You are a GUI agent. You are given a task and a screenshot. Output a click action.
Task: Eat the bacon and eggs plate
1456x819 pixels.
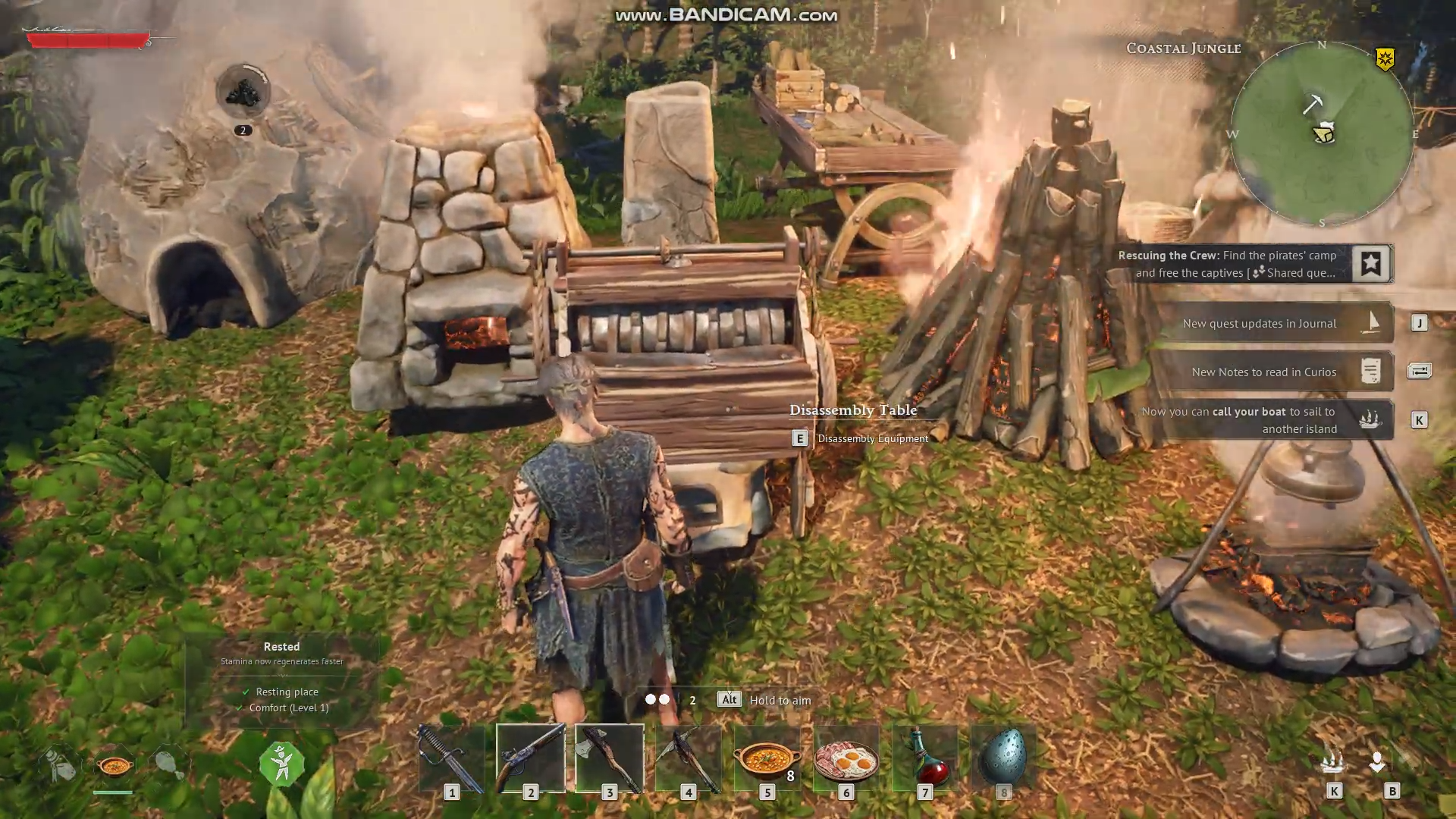pos(846,758)
